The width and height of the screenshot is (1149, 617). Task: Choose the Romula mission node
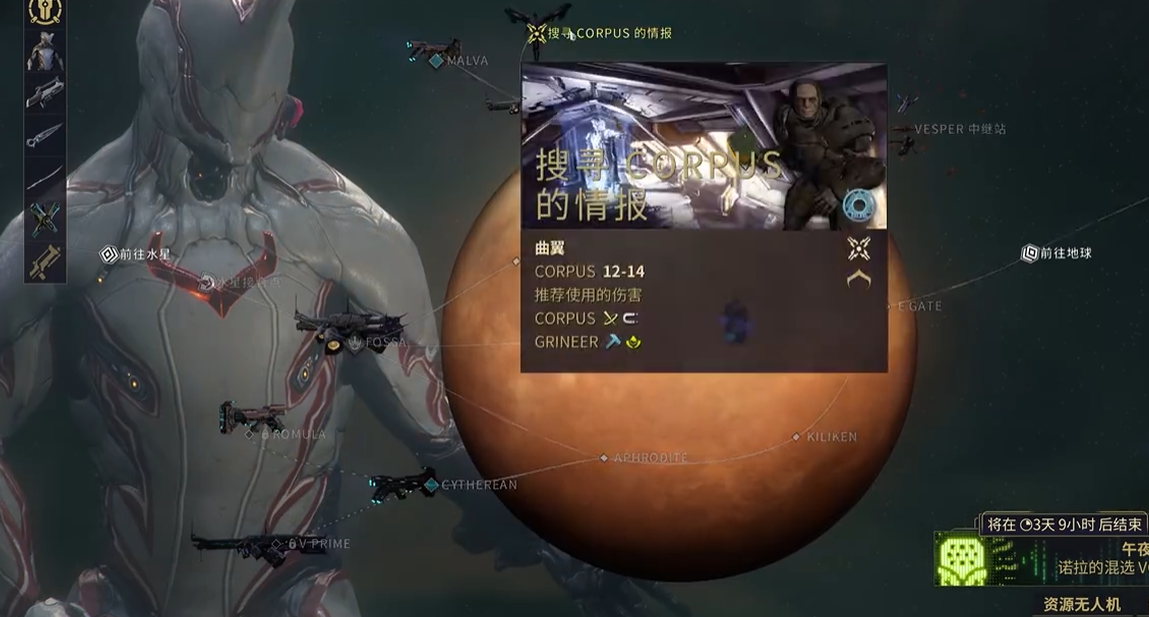click(x=251, y=434)
